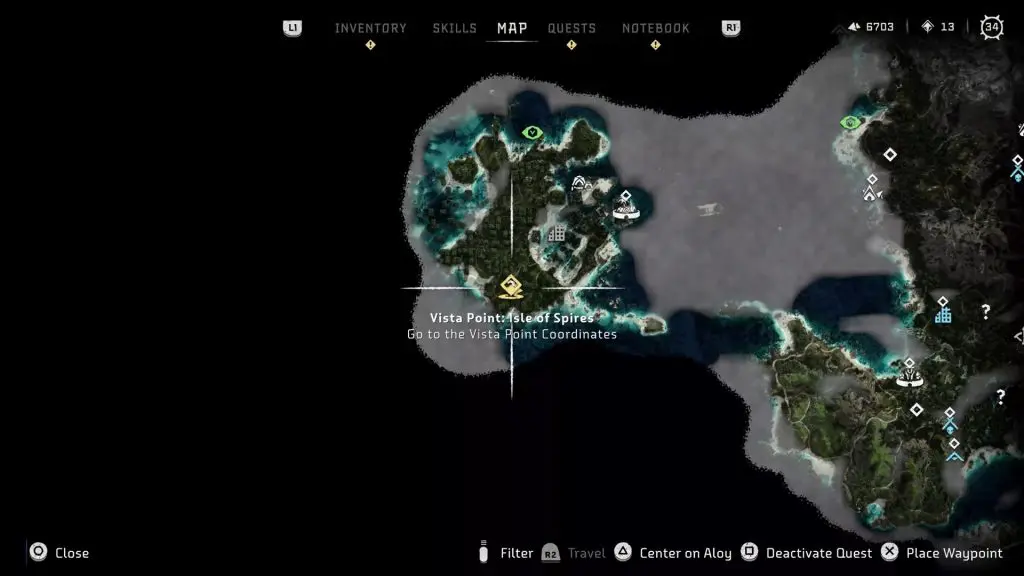Go to the Quests tab
1024x576 pixels.
(x=571, y=28)
